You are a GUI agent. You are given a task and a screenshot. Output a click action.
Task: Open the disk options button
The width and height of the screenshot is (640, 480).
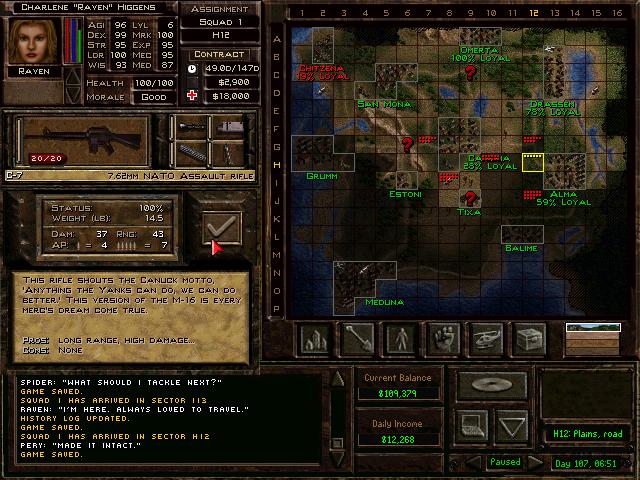tap(493, 385)
